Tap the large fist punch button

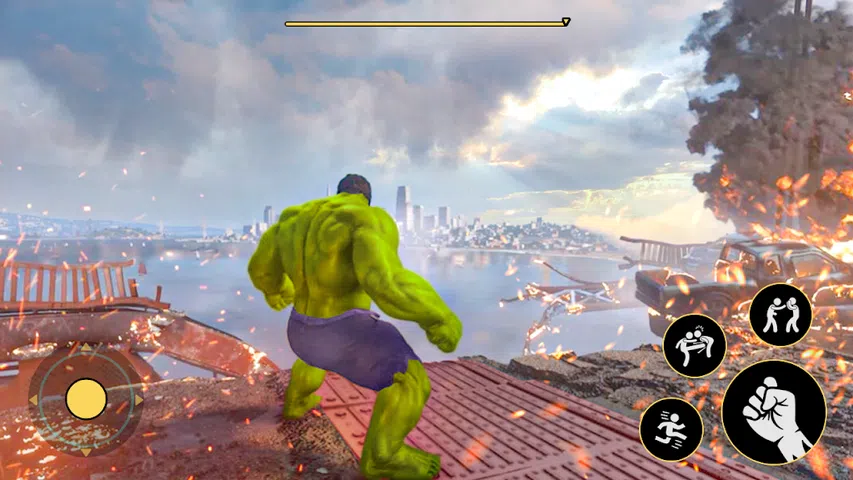(773, 412)
